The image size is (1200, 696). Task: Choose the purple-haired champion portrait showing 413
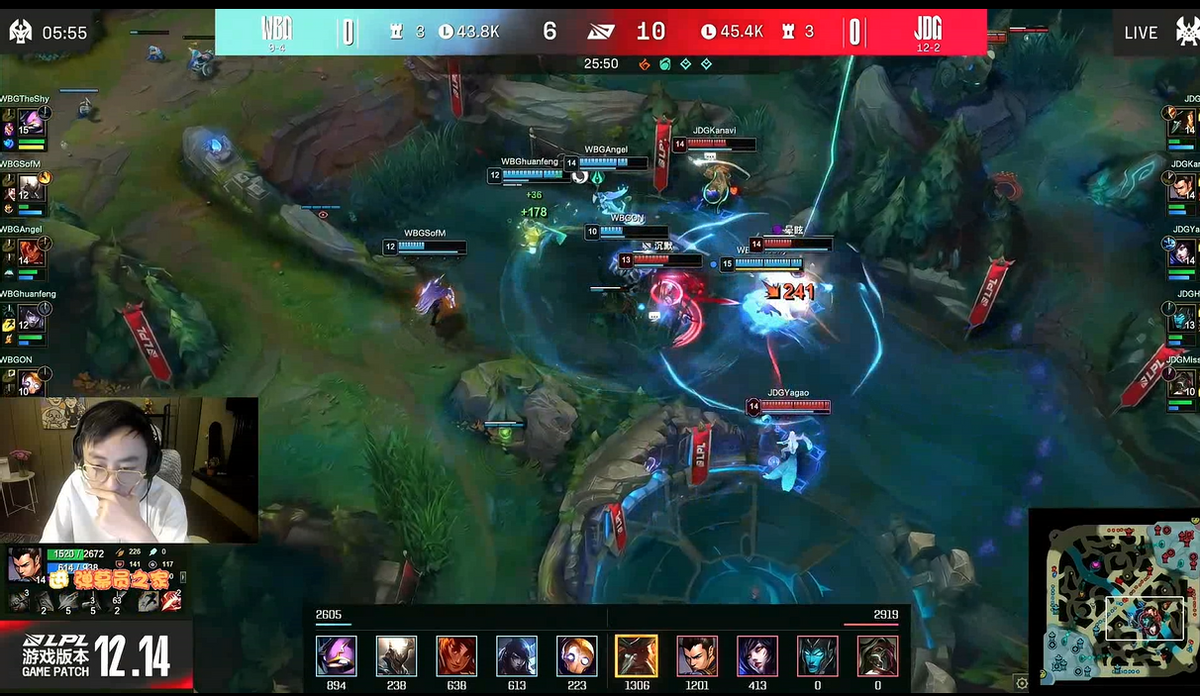click(756, 656)
